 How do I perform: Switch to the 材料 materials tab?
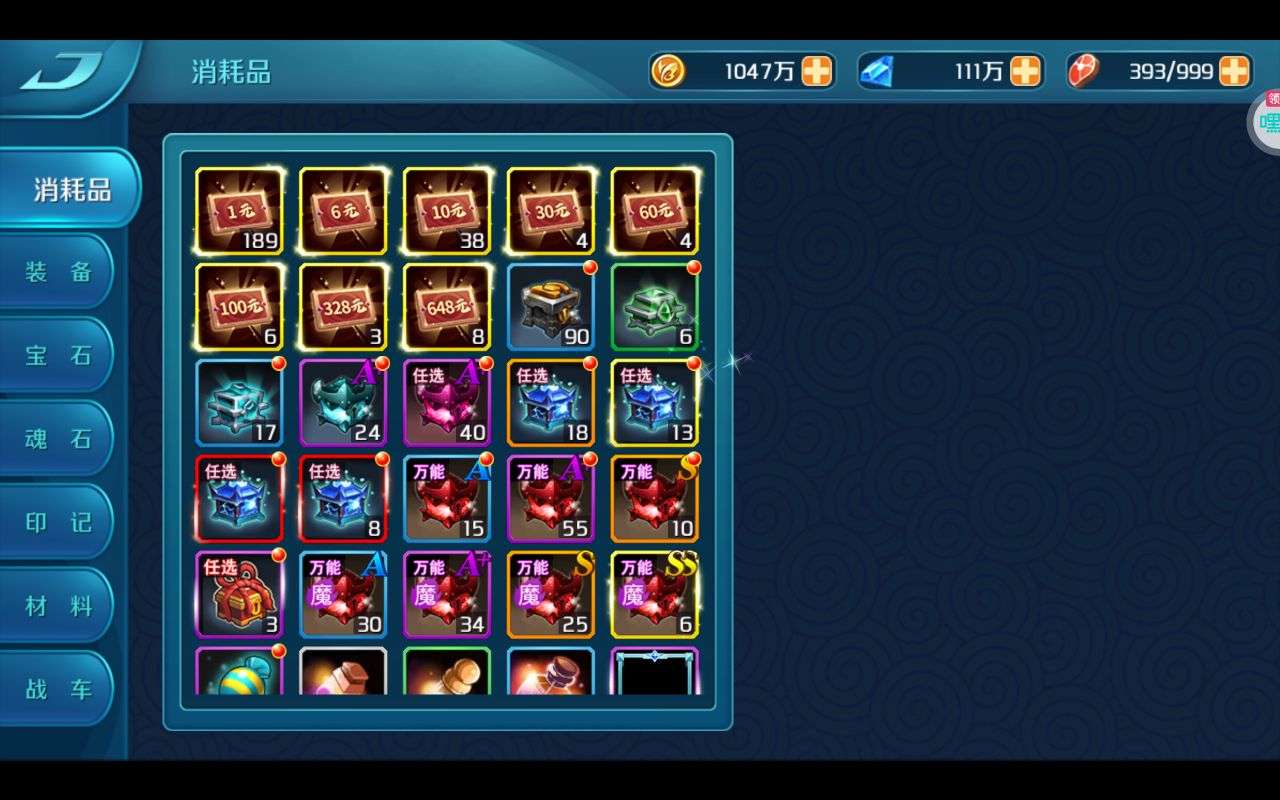tap(58, 606)
